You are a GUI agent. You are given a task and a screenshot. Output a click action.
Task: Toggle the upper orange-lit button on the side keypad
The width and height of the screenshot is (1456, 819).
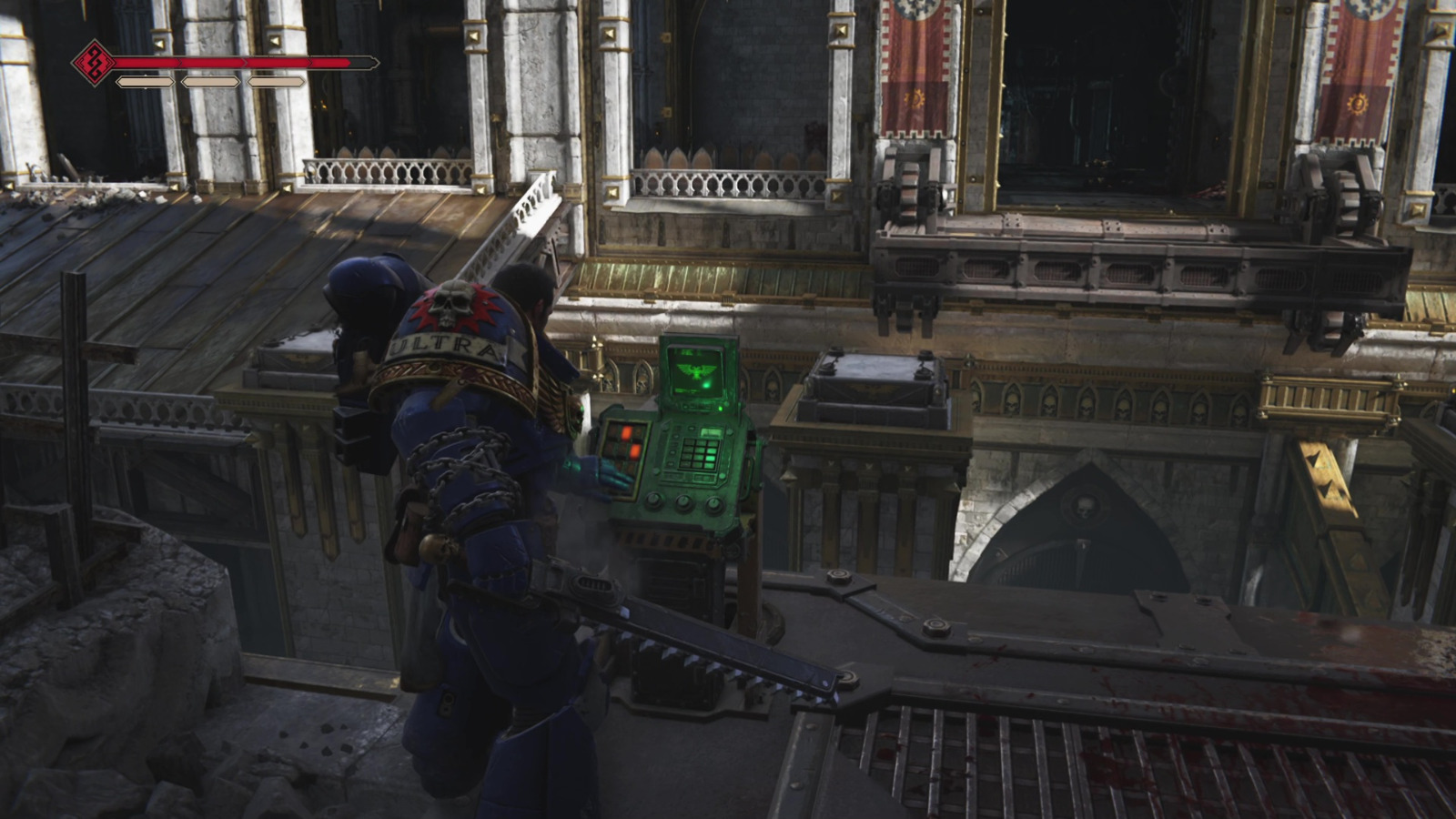[625, 431]
